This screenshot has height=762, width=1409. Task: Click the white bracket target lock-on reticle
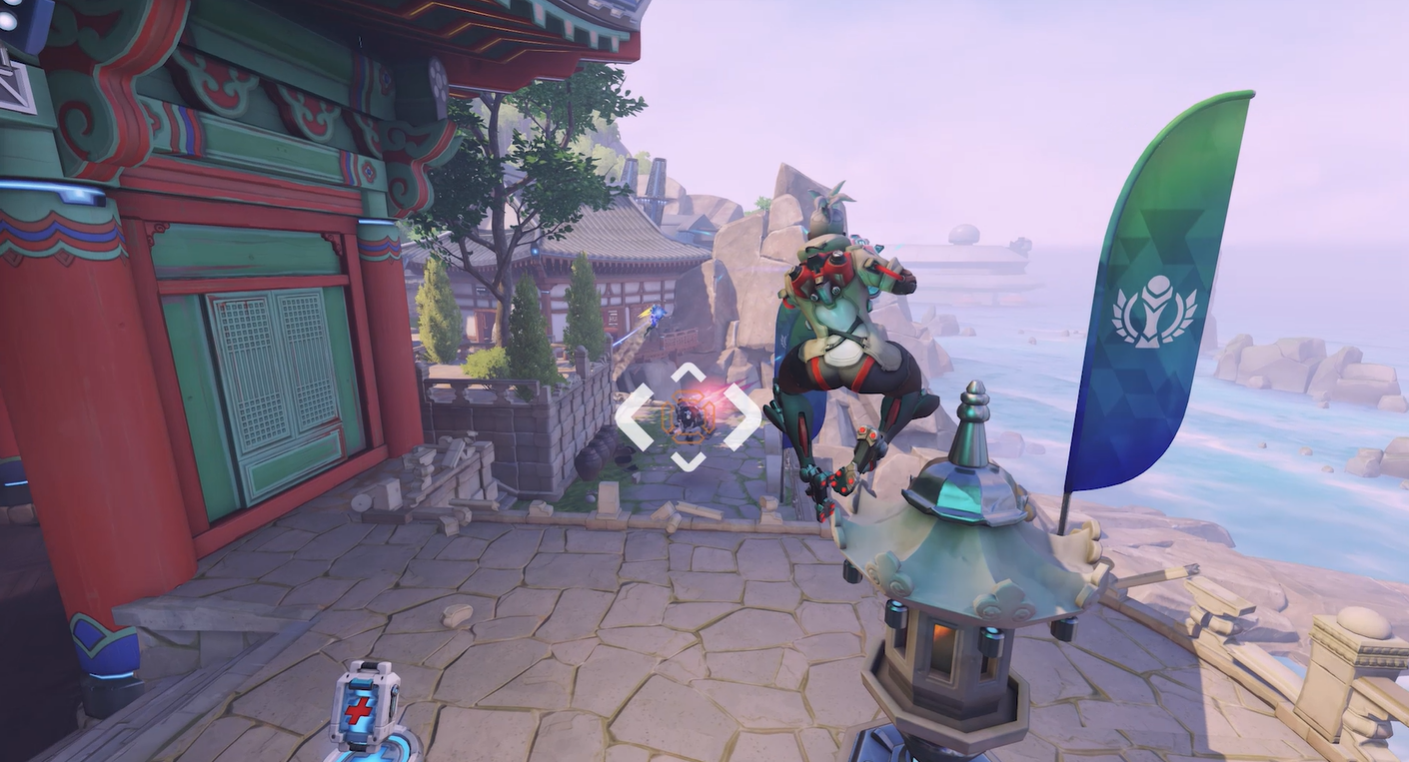click(x=687, y=417)
